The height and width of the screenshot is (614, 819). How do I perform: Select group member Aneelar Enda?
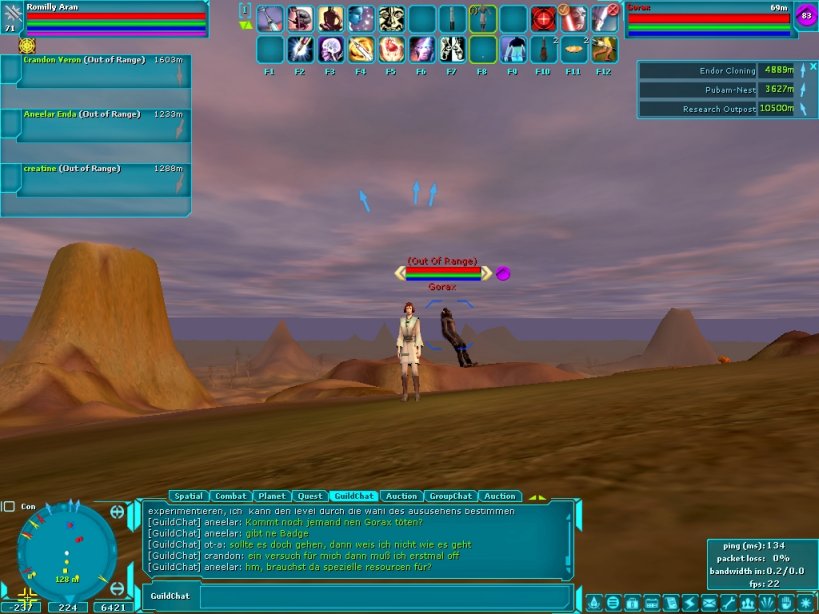(95, 125)
